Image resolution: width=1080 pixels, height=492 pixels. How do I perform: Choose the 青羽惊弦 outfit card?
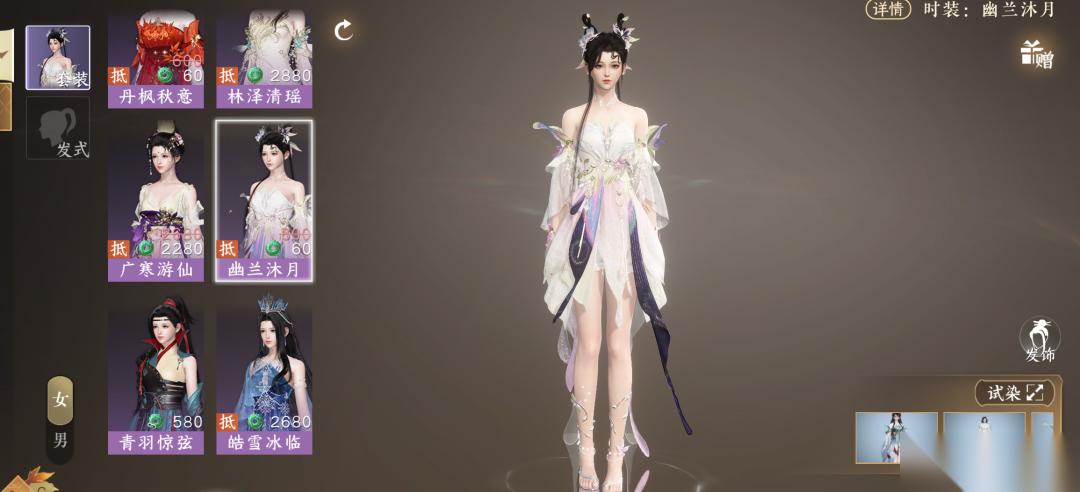156,380
